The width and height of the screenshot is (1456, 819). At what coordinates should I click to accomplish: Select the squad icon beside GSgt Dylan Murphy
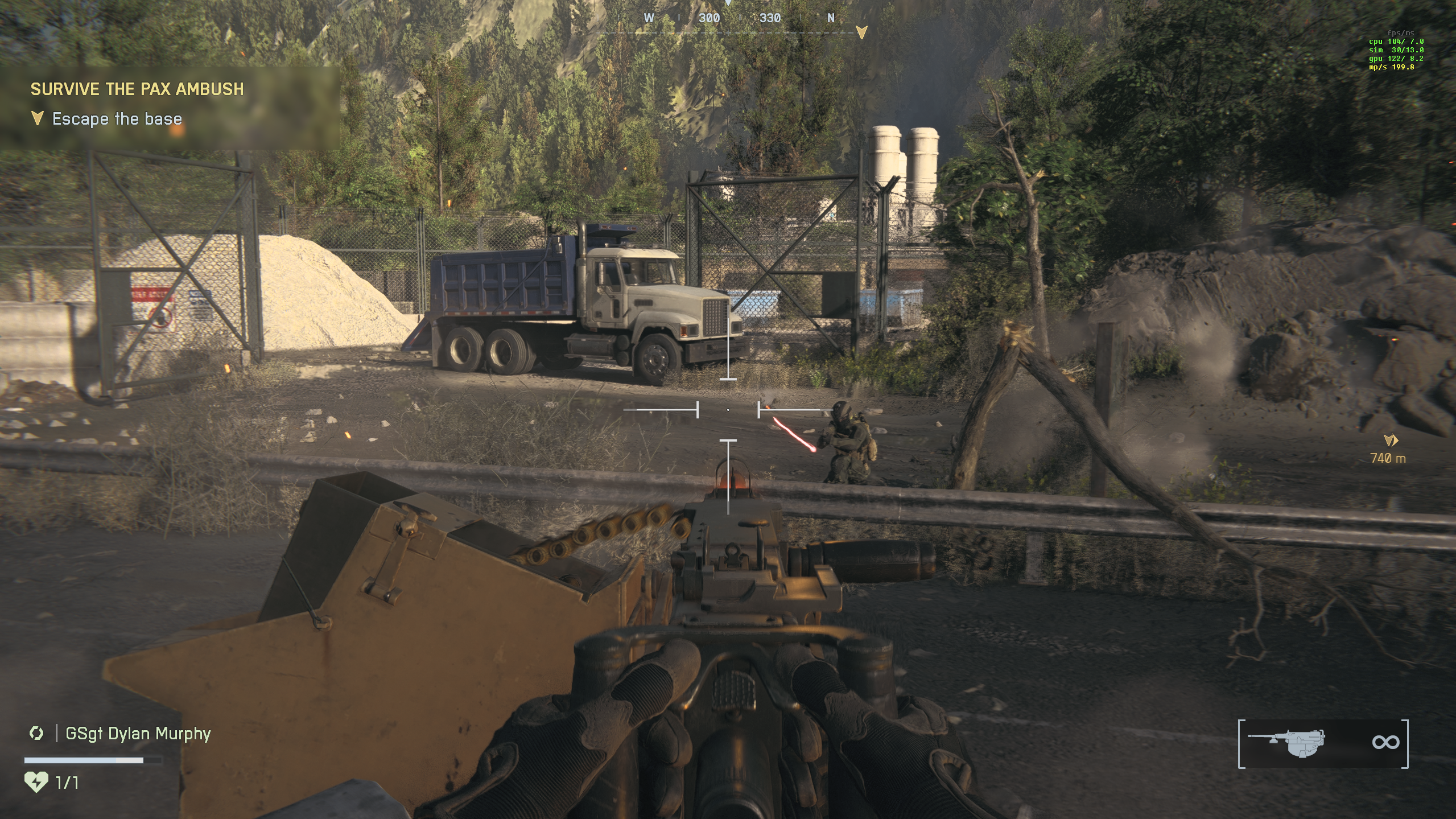click(x=36, y=733)
